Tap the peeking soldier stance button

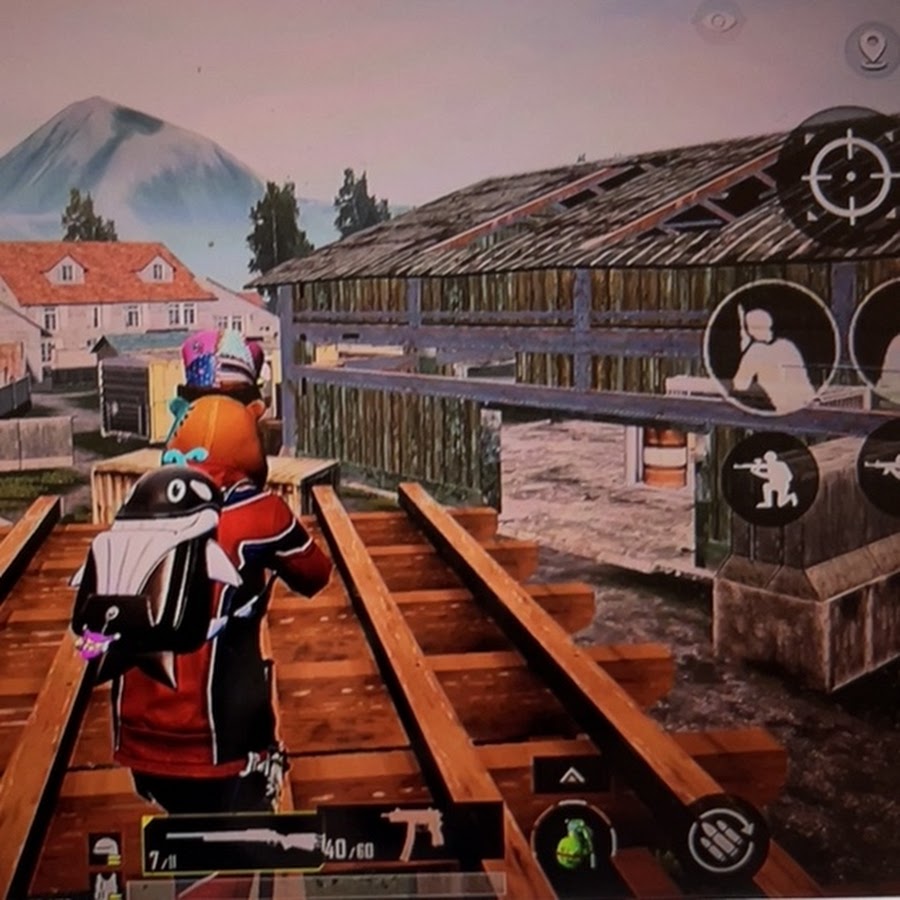(x=771, y=347)
